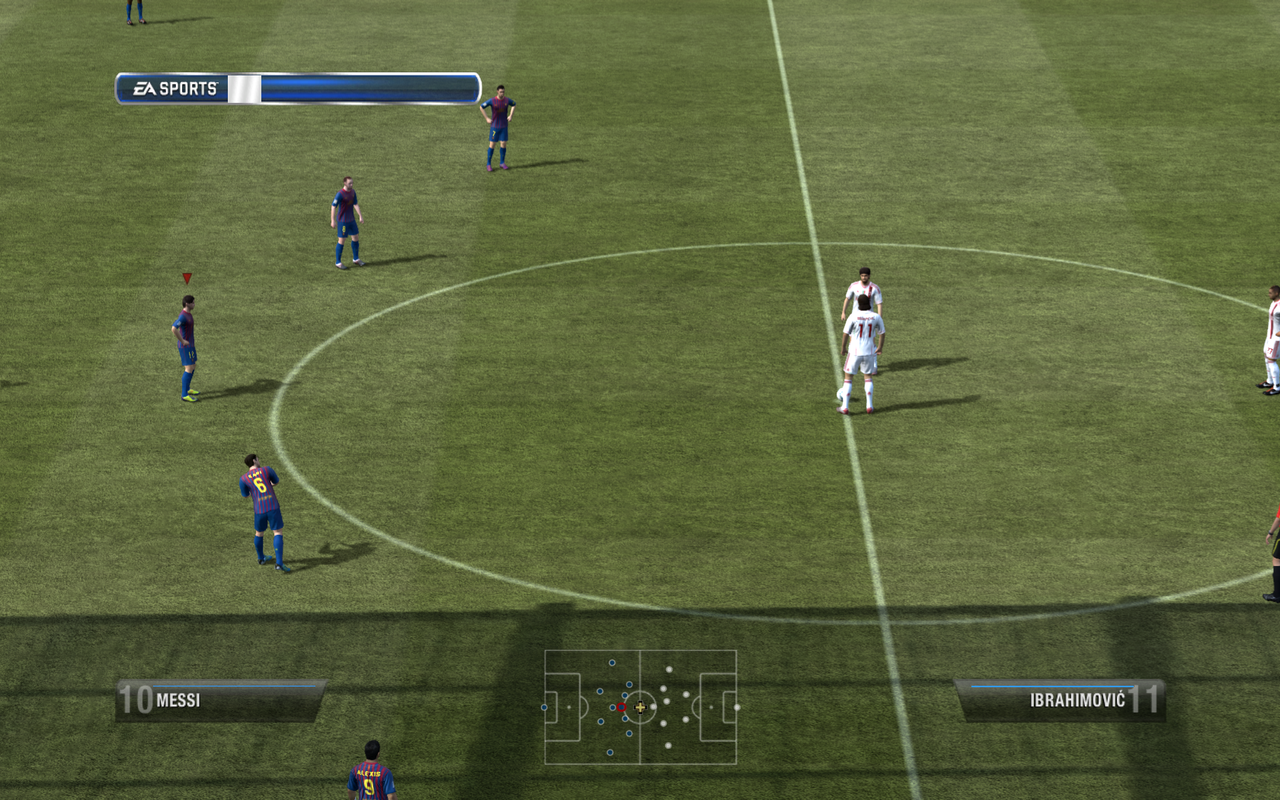Click the white goalkeeper dot at radar's right edge
Image resolution: width=1280 pixels, height=800 pixels.
pyautogui.click(x=736, y=708)
